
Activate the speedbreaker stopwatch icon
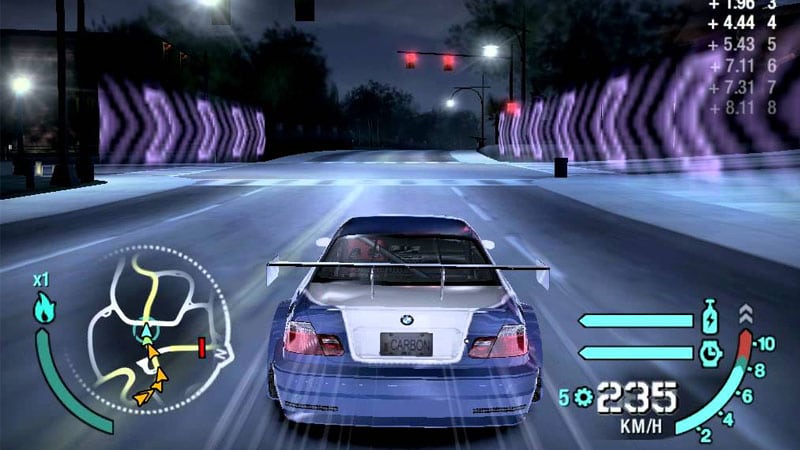[710, 351]
